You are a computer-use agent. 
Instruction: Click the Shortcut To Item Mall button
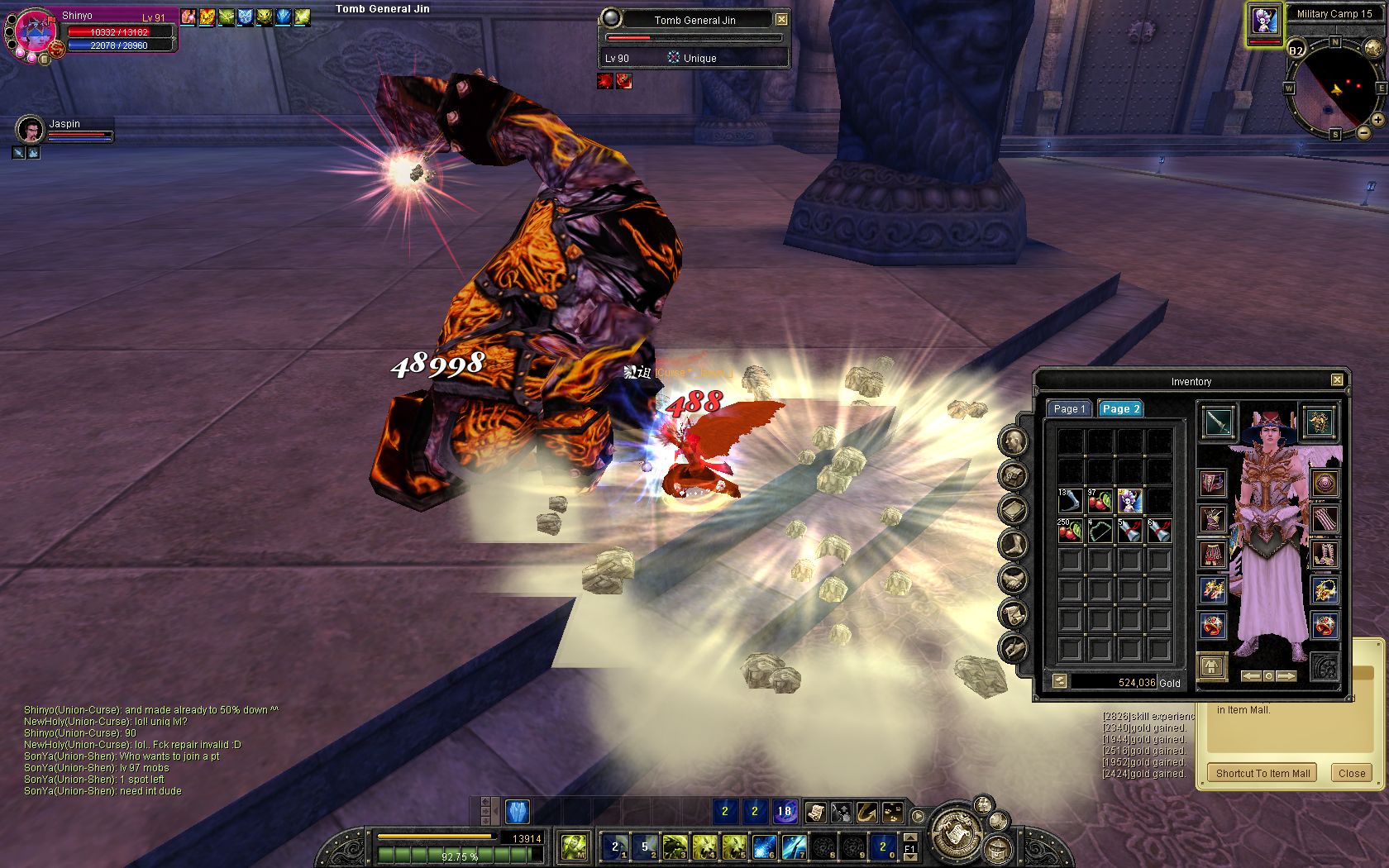point(1263,773)
